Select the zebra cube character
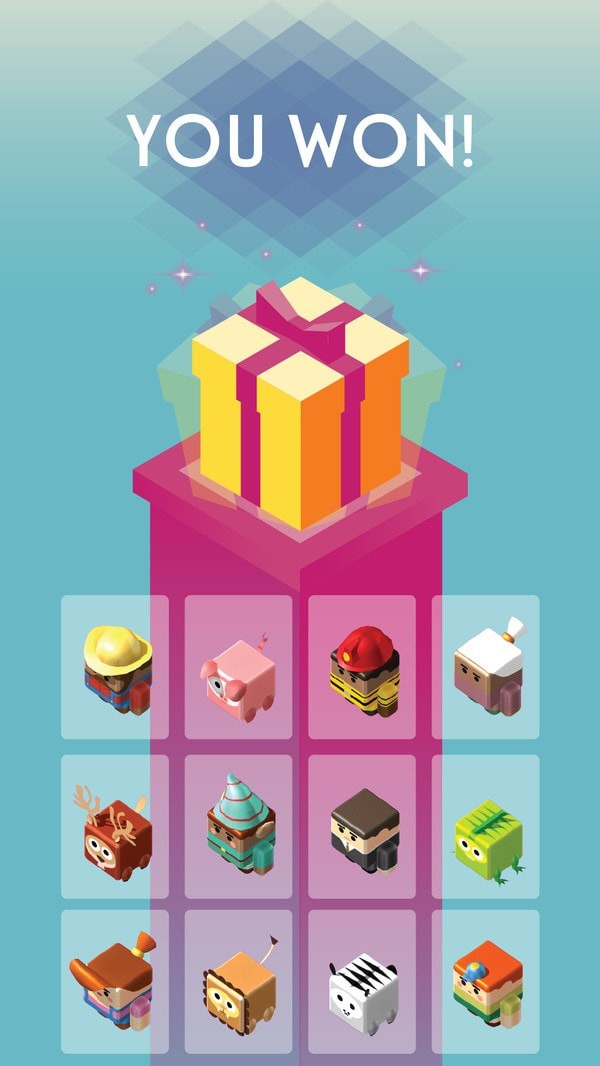 pos(362,981)
